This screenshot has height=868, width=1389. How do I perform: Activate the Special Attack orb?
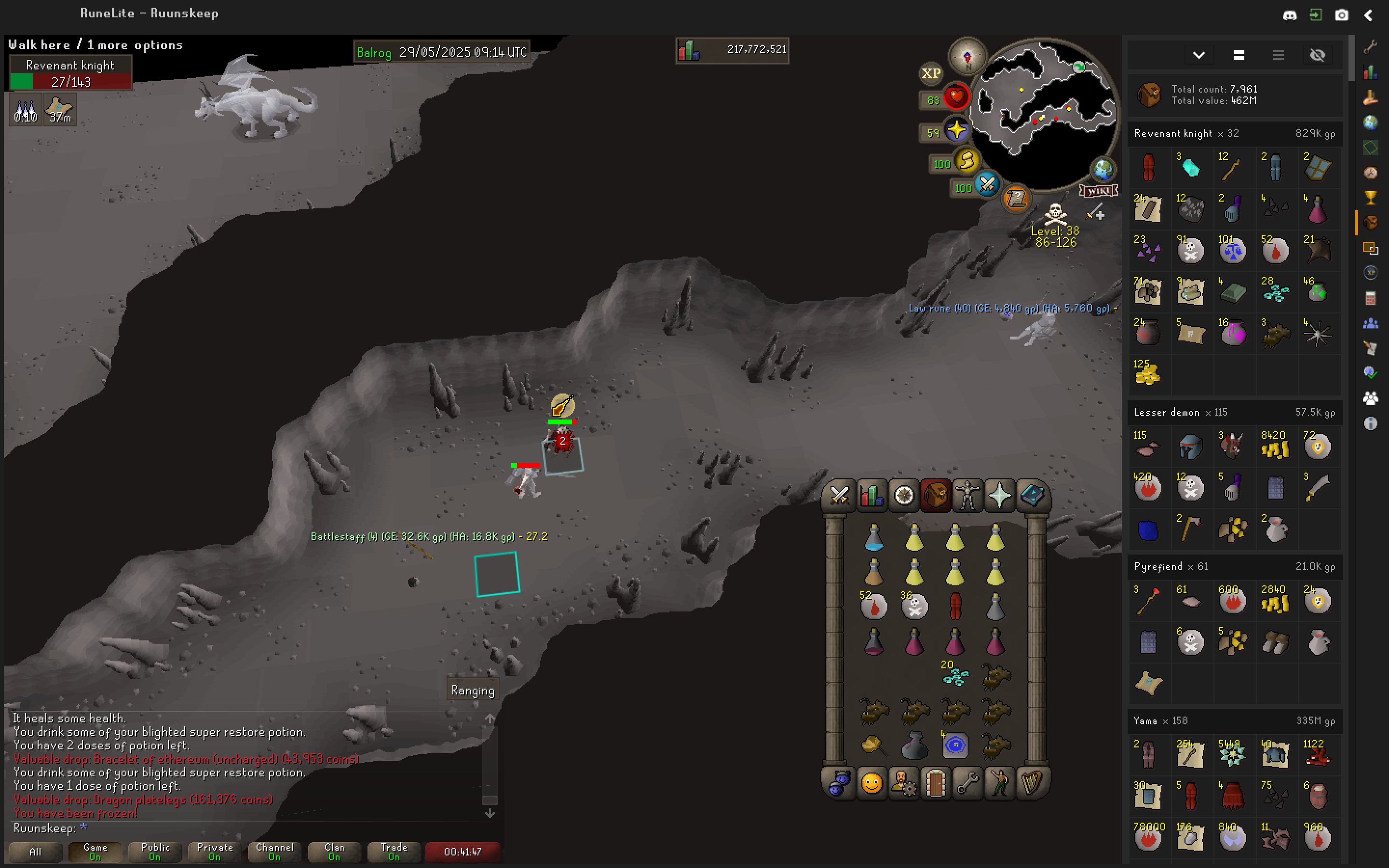click(x=987, y=185)
